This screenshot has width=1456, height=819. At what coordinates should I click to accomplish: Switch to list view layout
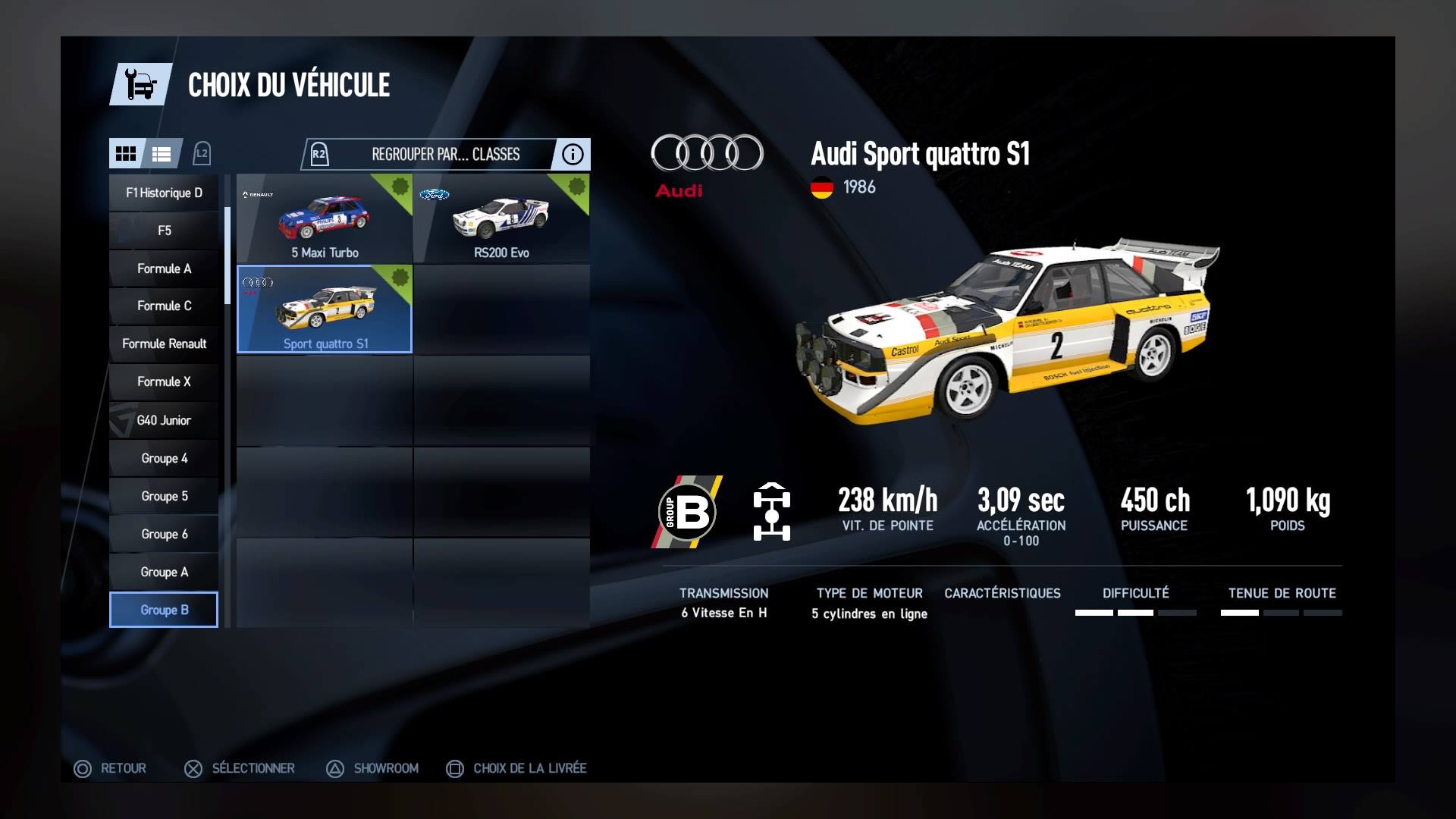162,154
